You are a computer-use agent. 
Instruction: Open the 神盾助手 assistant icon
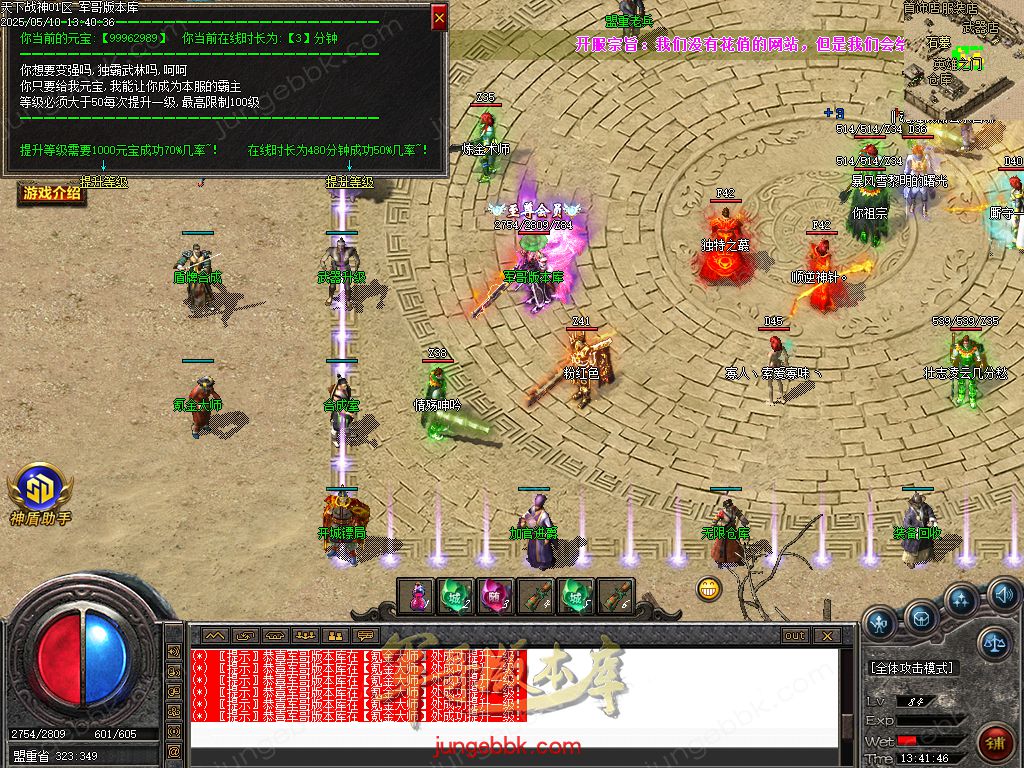pos(40,495)
